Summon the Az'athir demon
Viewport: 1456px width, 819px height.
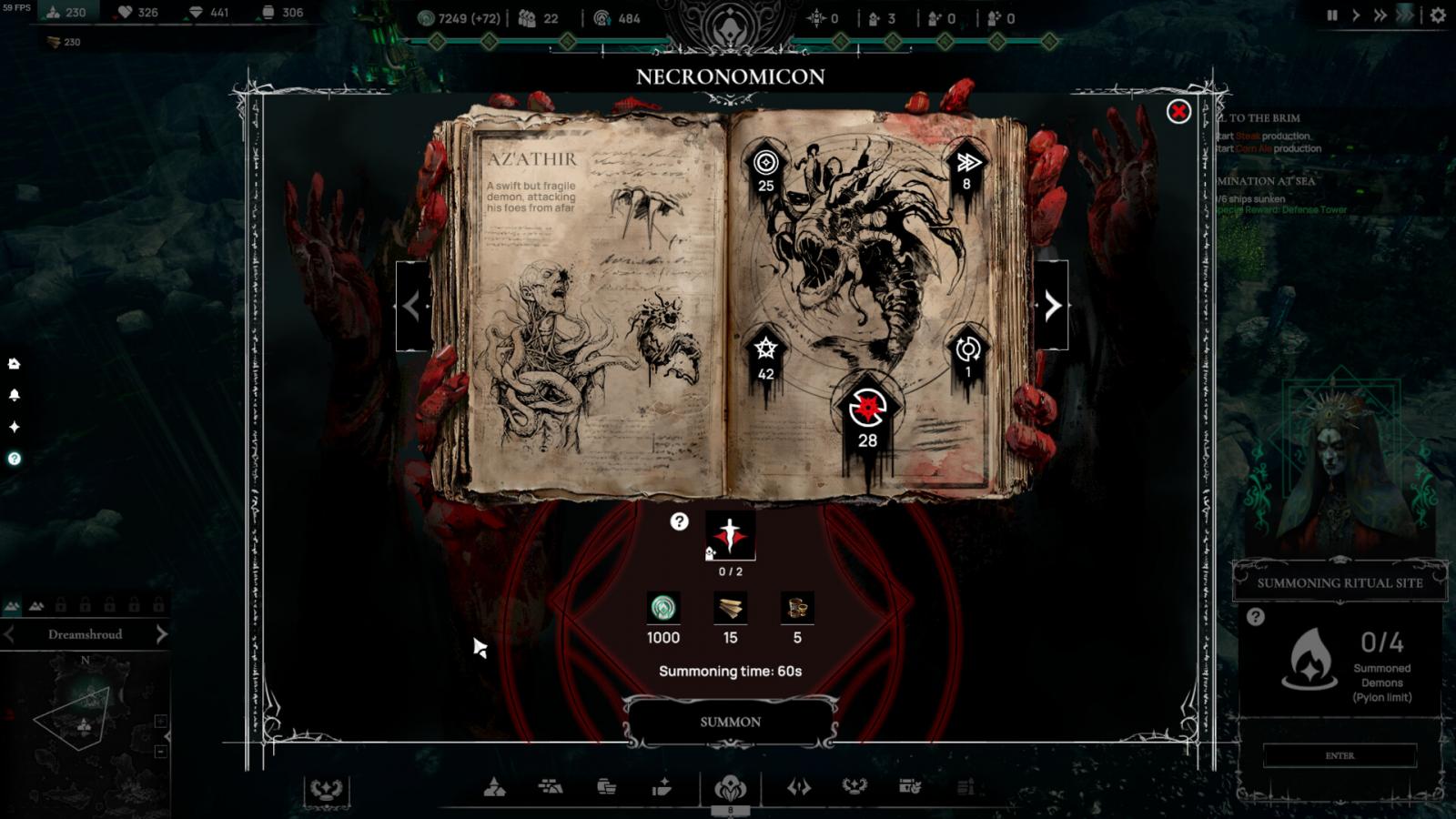click(730, 722)
